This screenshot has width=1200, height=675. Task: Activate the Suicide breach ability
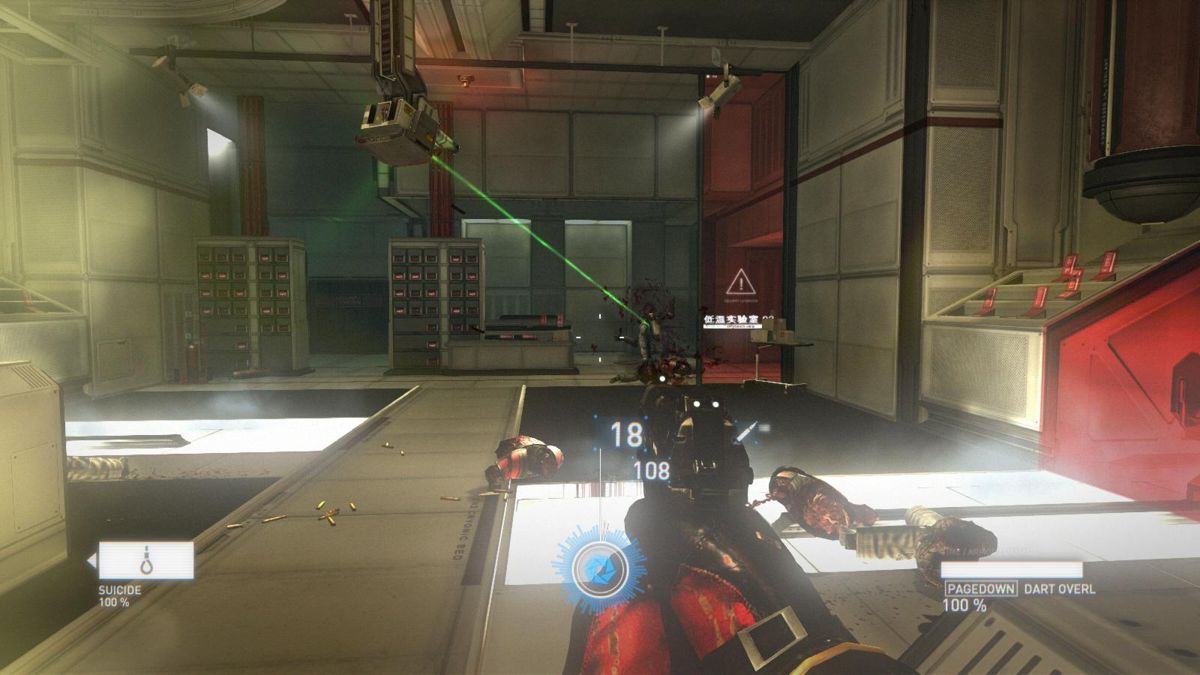[x=146, y=561]
